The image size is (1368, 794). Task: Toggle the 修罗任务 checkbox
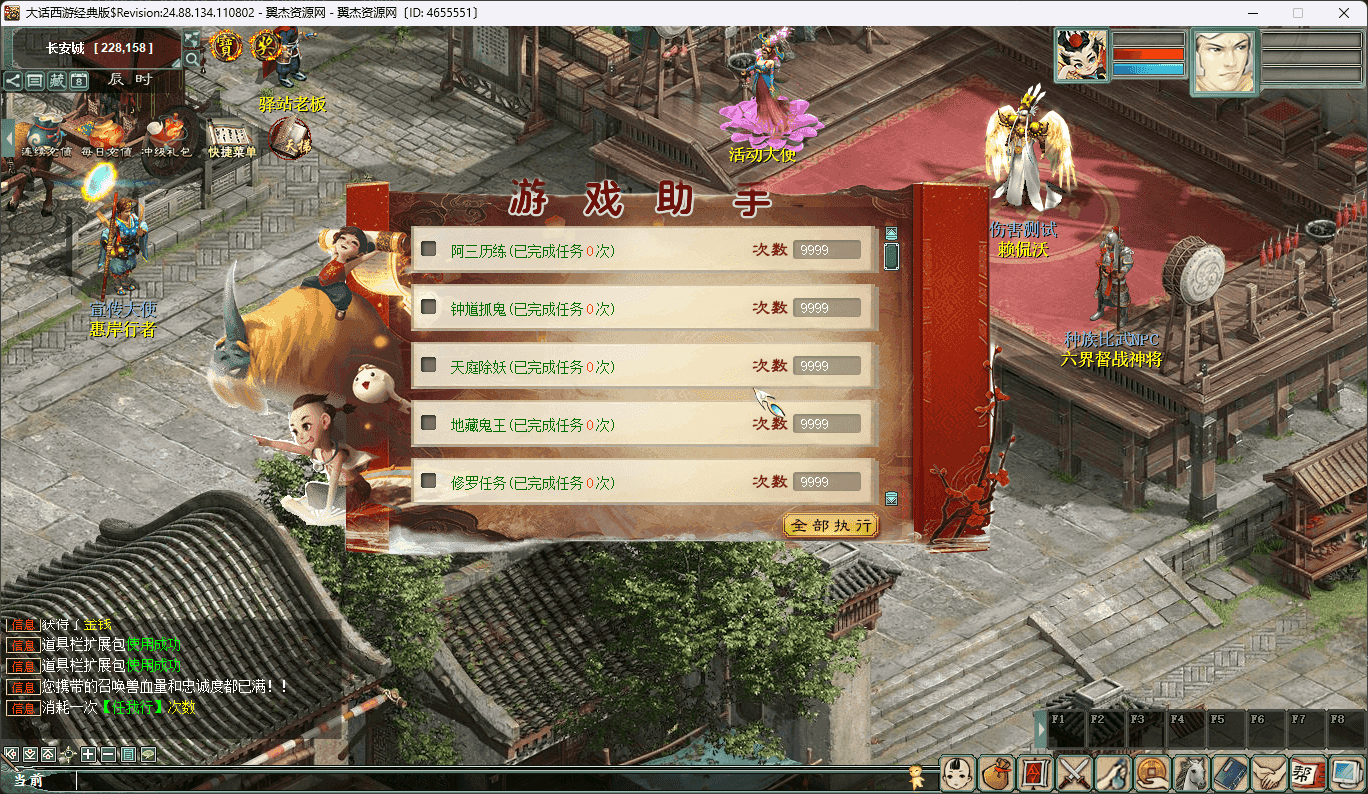[429, 481]
